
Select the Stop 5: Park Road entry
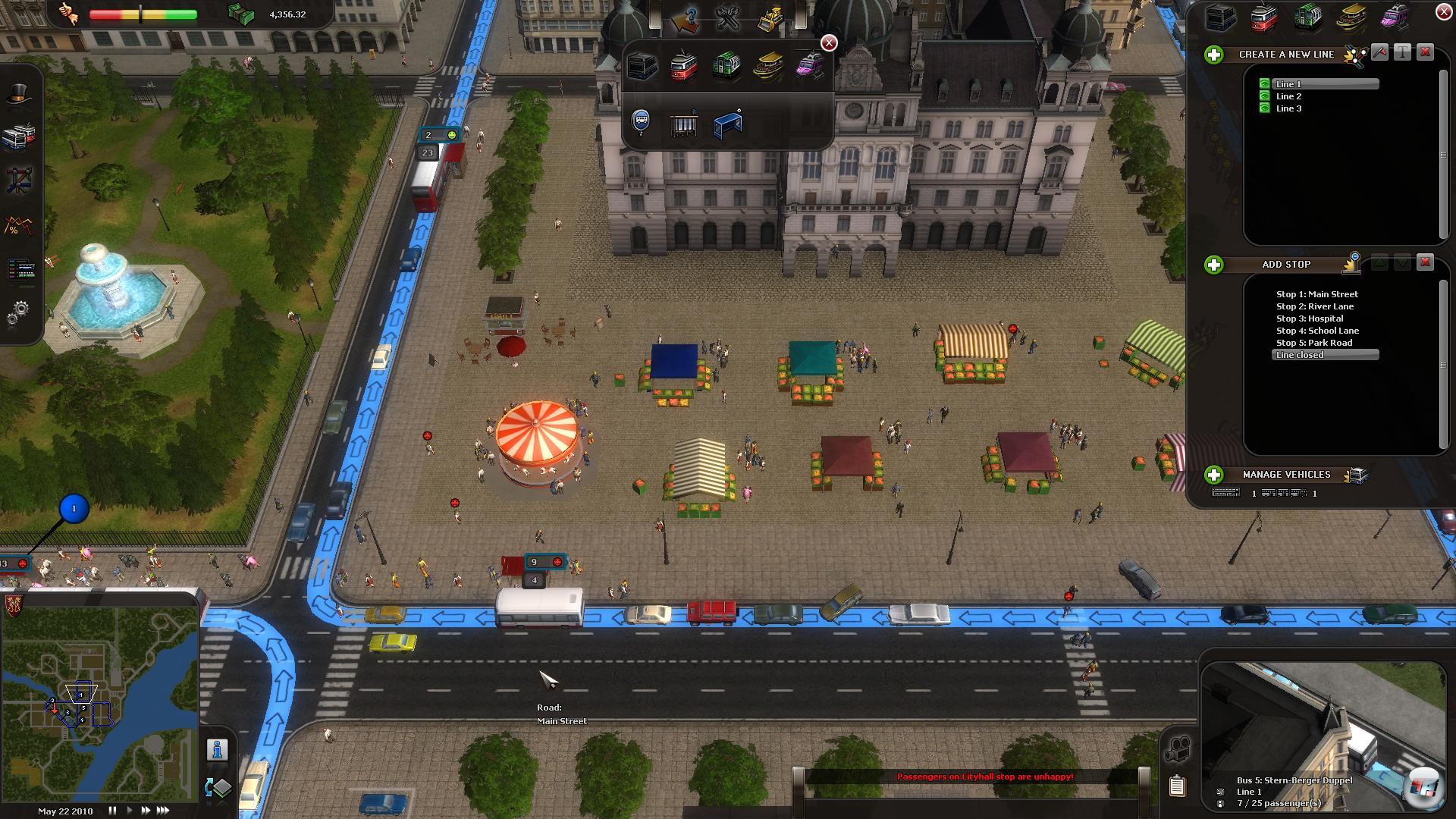[1314, 343]
